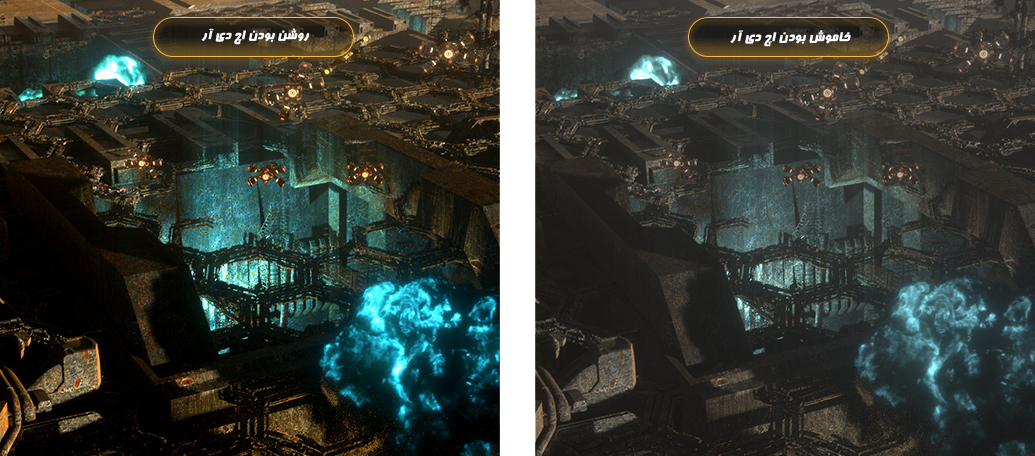Open the HDR-on comparison image

point(249,260)
